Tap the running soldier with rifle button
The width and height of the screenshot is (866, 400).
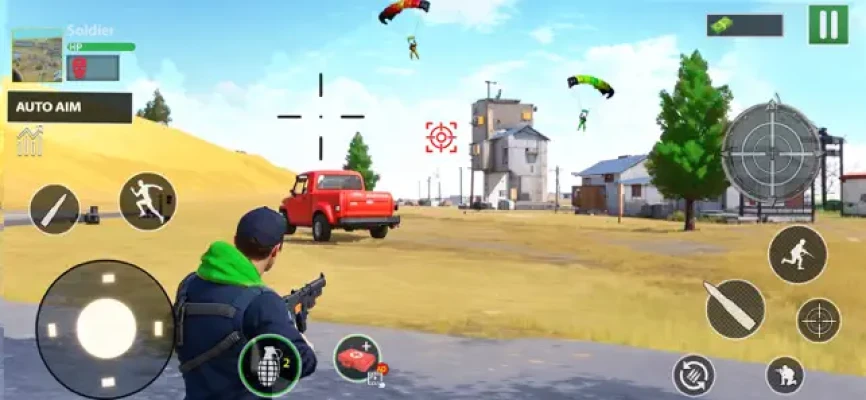(797, 254)
